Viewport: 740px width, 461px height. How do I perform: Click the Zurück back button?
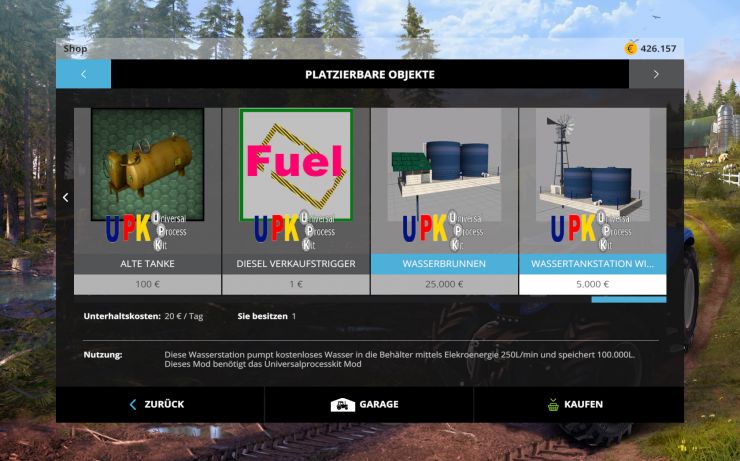click(159, 404)
